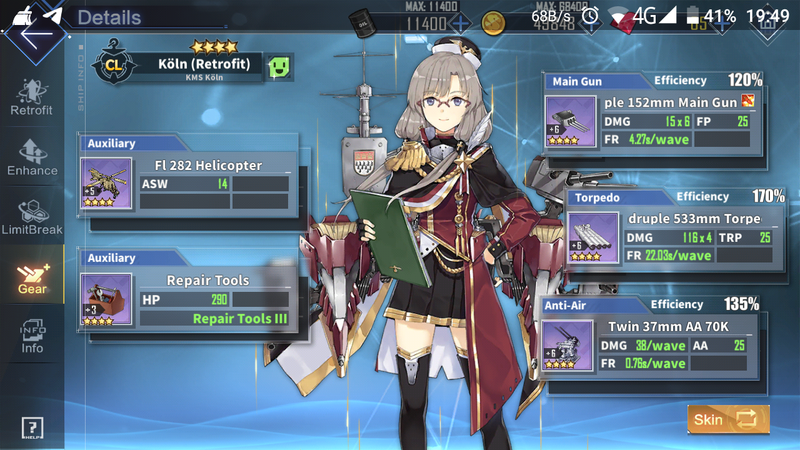Open the LimitBreak tab
This screenshot has height=450, width=800.
(x=31, y=215)
